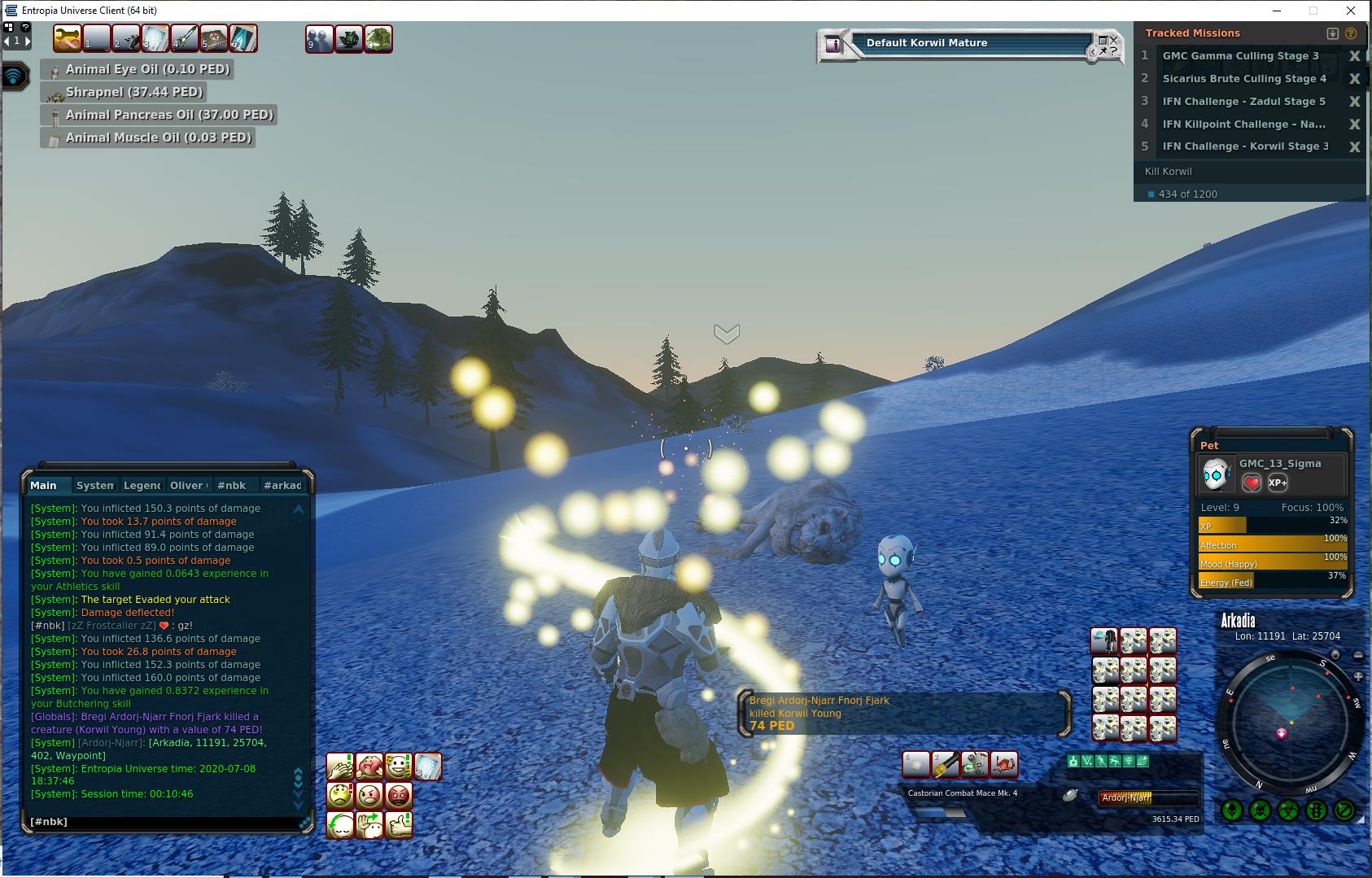The height and width of the screenshot is (878, 1372).
Task: Select the Legend chat tab
Action: point(142,485)
